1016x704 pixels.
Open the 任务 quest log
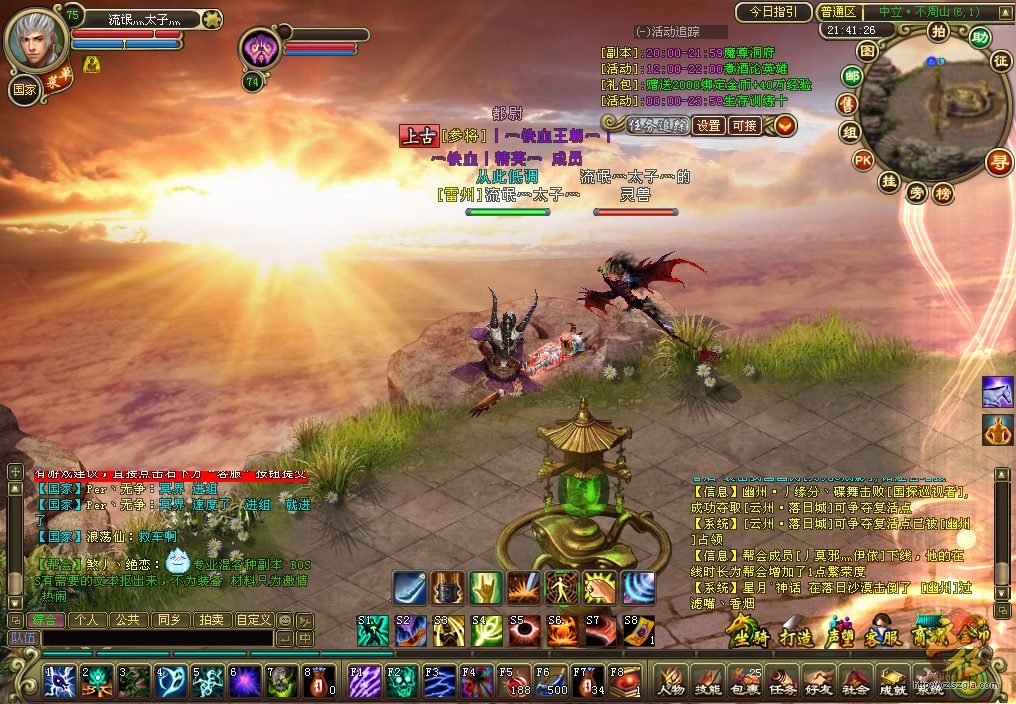point(781,683)
